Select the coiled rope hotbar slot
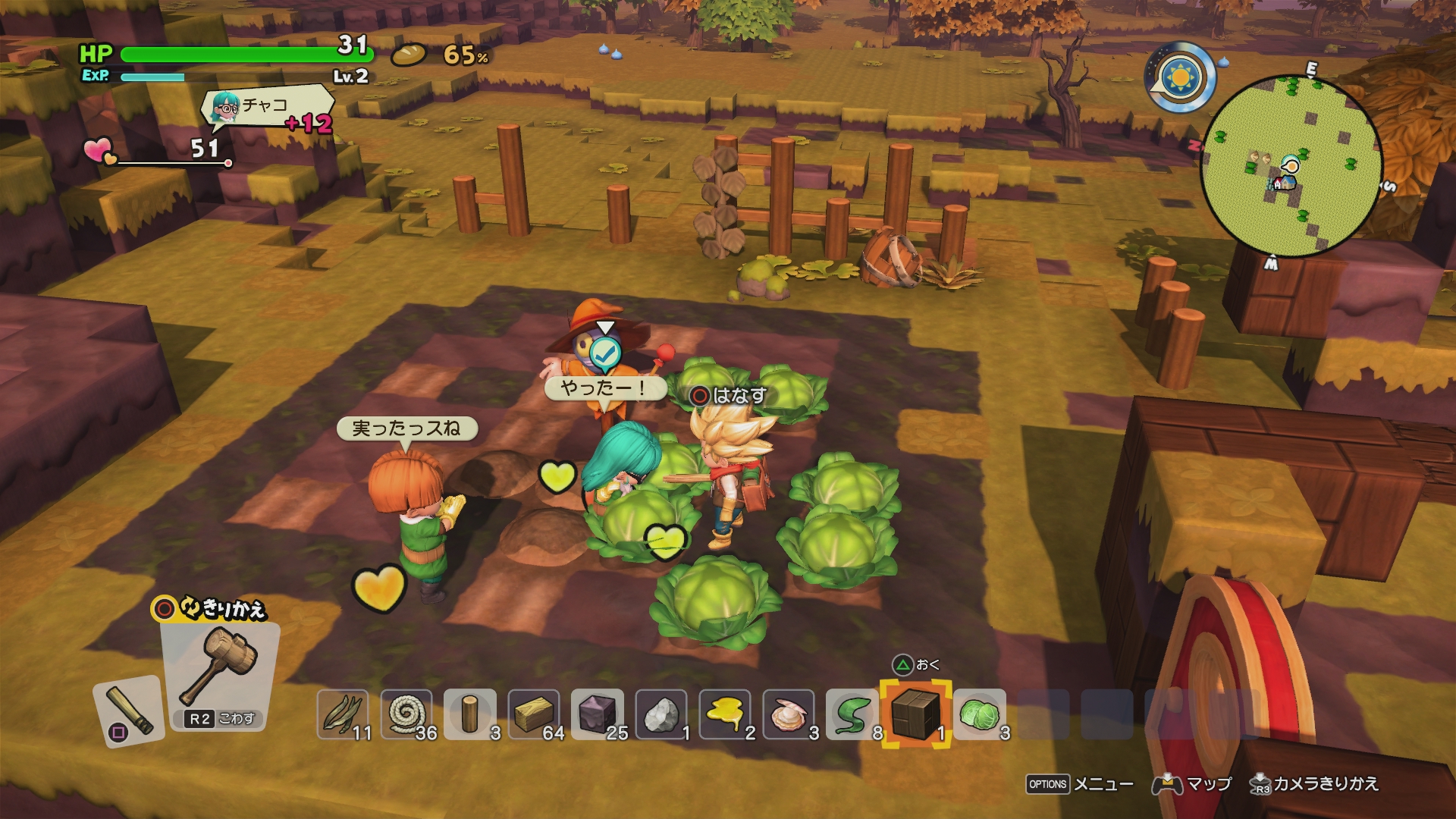 tap(407, 714)
